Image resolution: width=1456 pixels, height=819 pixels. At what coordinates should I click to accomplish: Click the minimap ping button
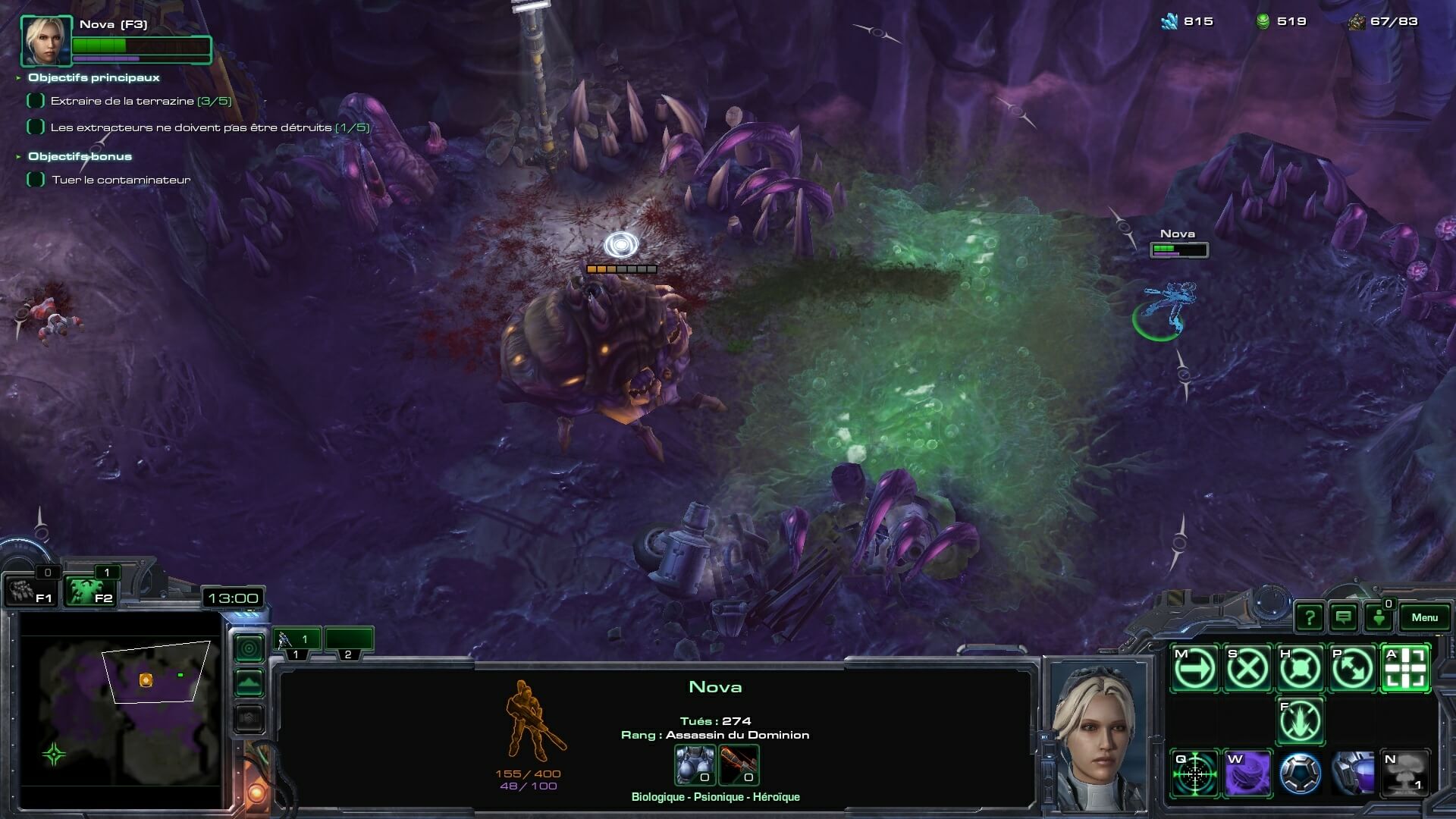coord(249,648)
